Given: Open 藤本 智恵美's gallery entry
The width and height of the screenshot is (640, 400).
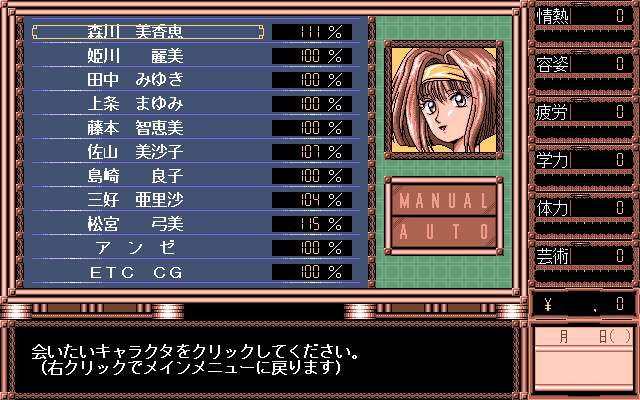Looking at the screenshot, I should coord(150,127).
